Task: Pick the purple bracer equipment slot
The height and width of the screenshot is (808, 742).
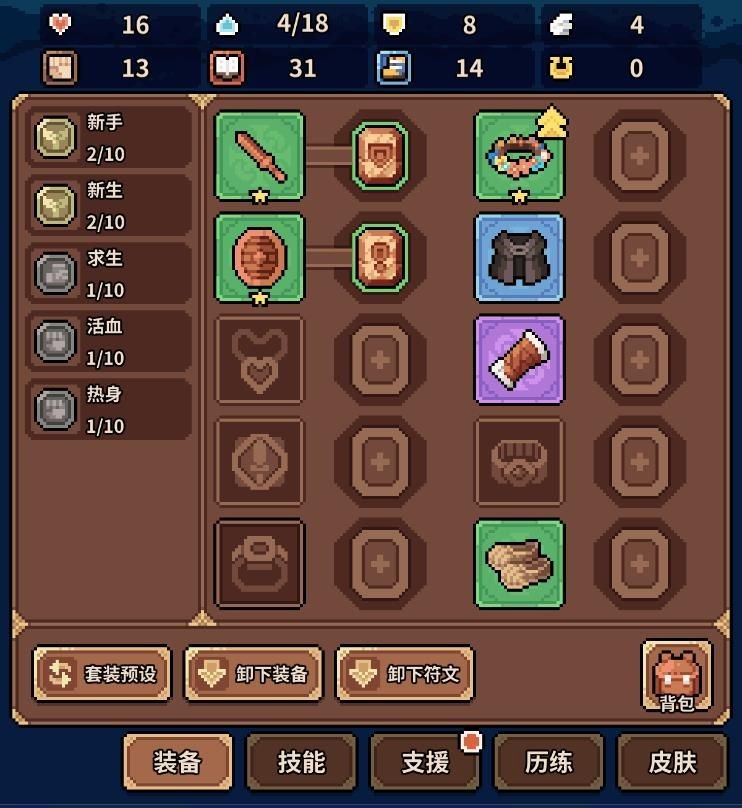Action: point(519,359)
